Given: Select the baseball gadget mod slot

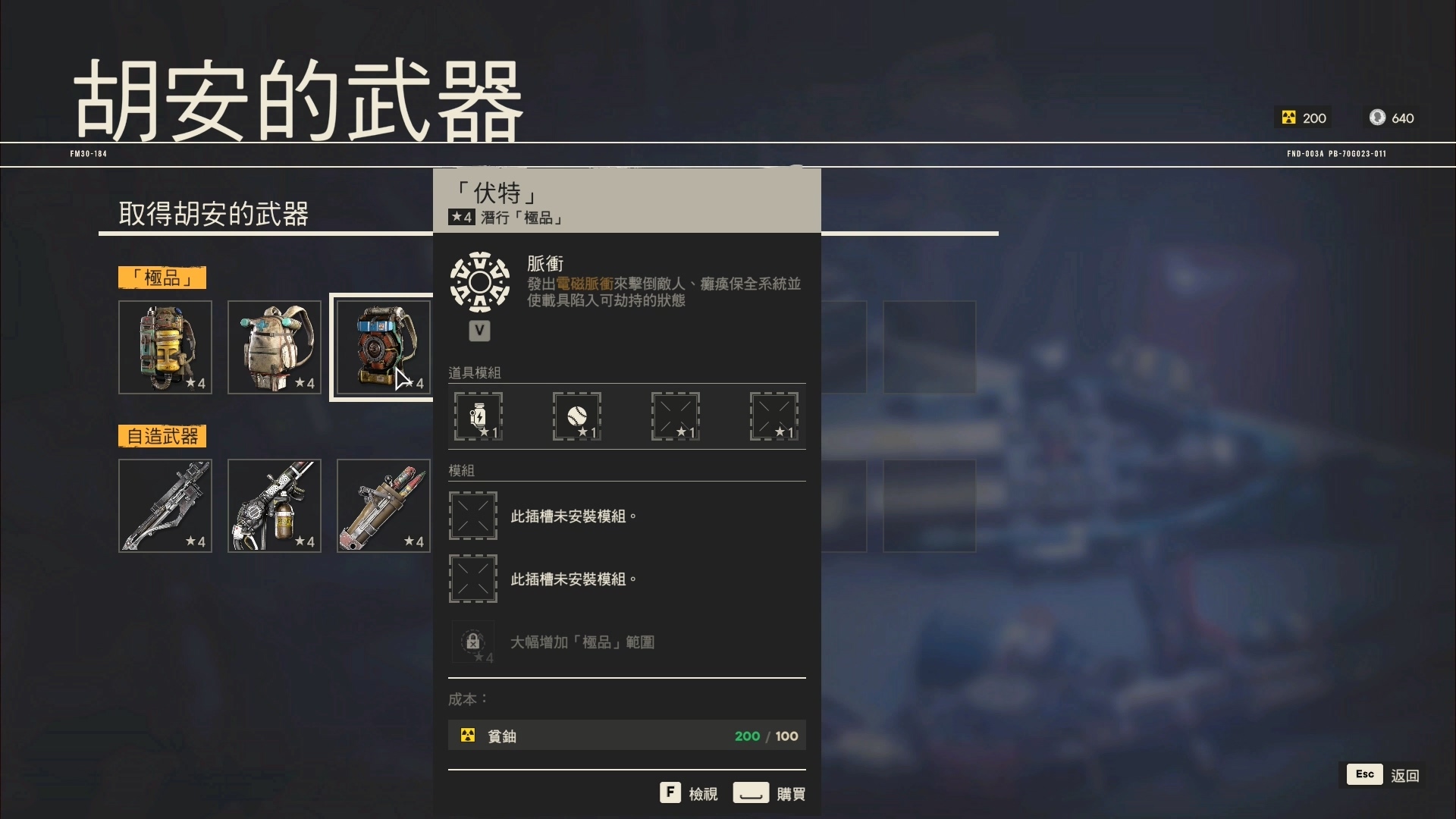Looking at the screenshot, I should pyautogui.click(x=576, y=416).
